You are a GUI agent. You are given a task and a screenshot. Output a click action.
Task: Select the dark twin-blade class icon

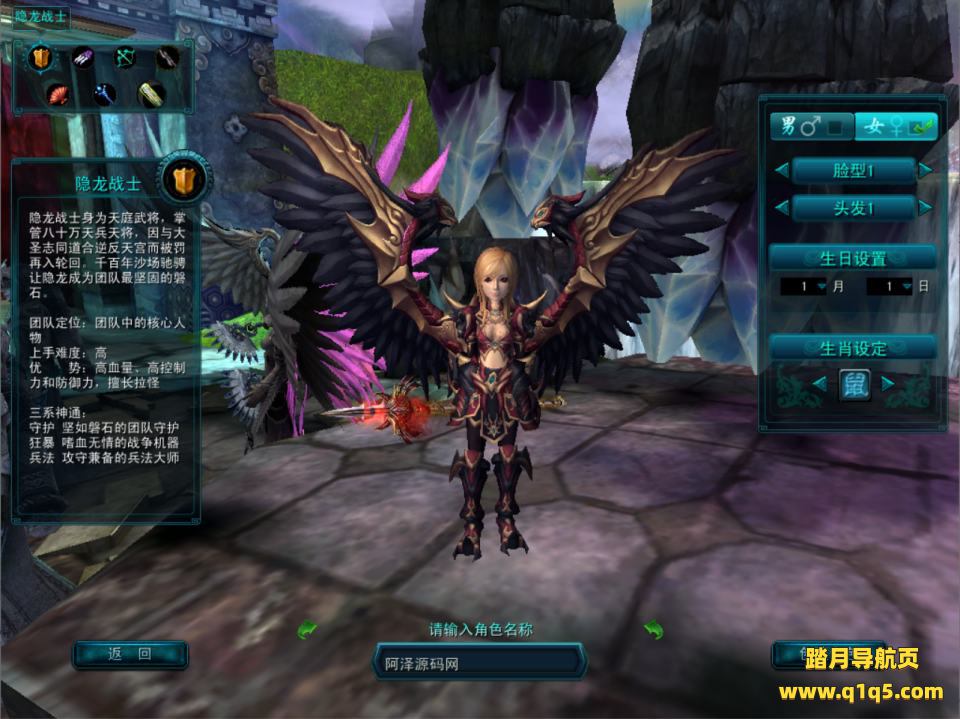click(x=167, y=58)
